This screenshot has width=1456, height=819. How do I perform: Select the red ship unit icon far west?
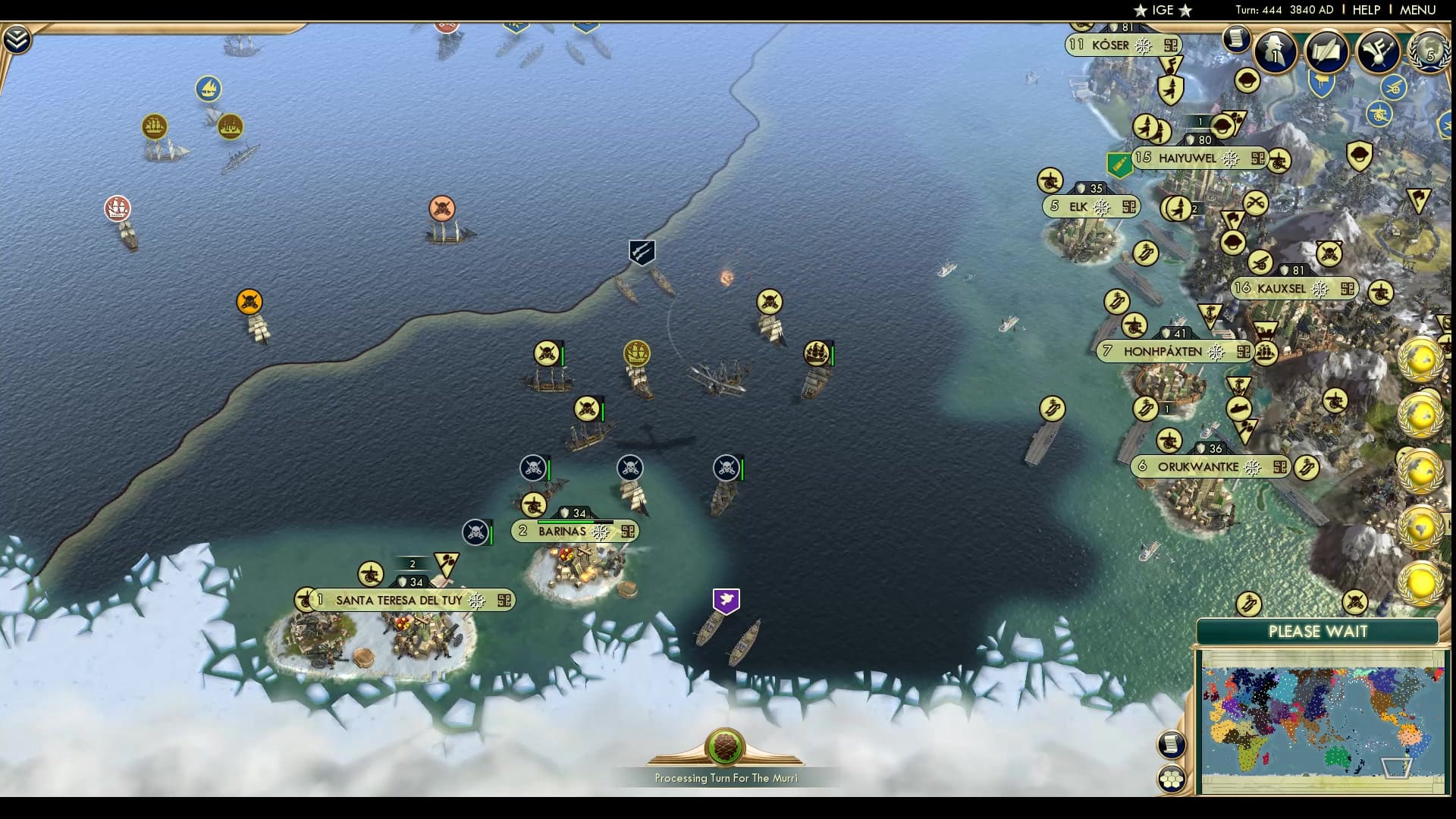[x=117, y=206]
